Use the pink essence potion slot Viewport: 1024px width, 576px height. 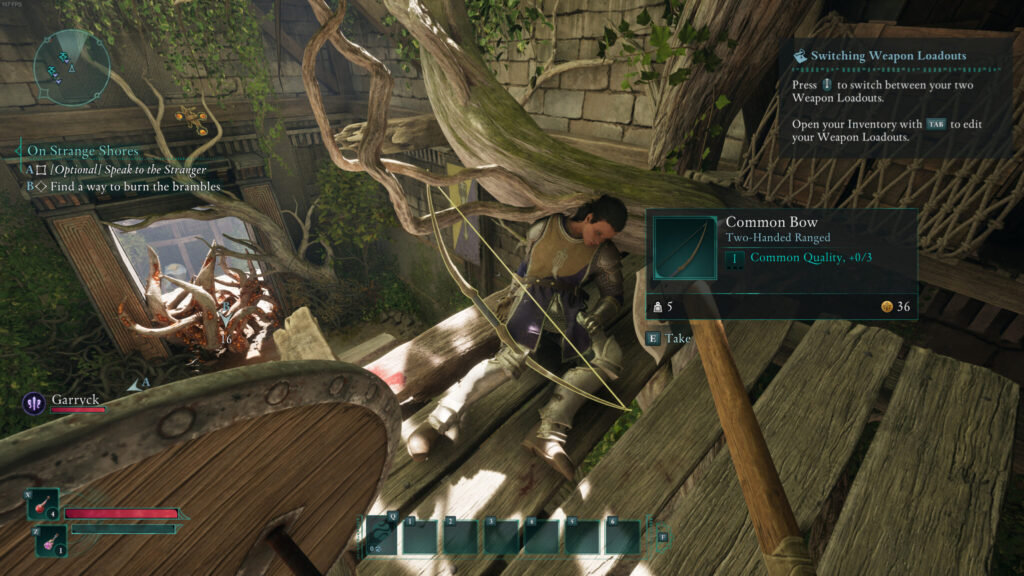[52, 540]
